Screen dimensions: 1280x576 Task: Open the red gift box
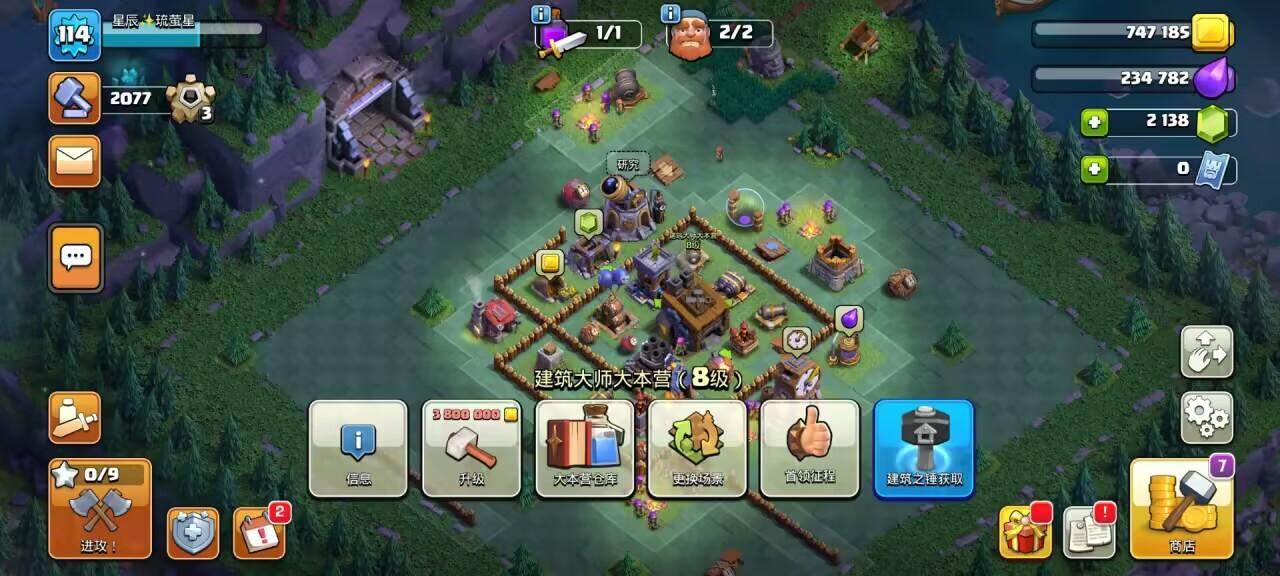[x=1025, y=531]
